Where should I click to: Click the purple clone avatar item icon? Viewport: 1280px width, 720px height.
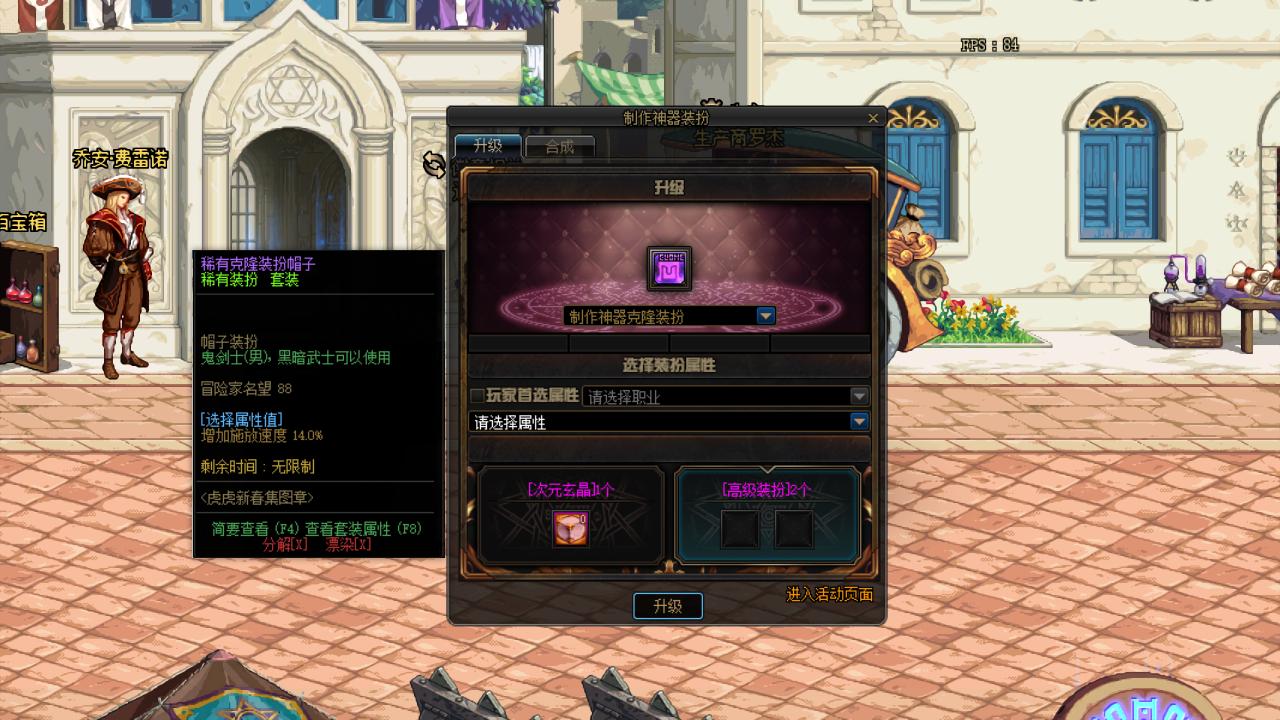click(669, 266)
